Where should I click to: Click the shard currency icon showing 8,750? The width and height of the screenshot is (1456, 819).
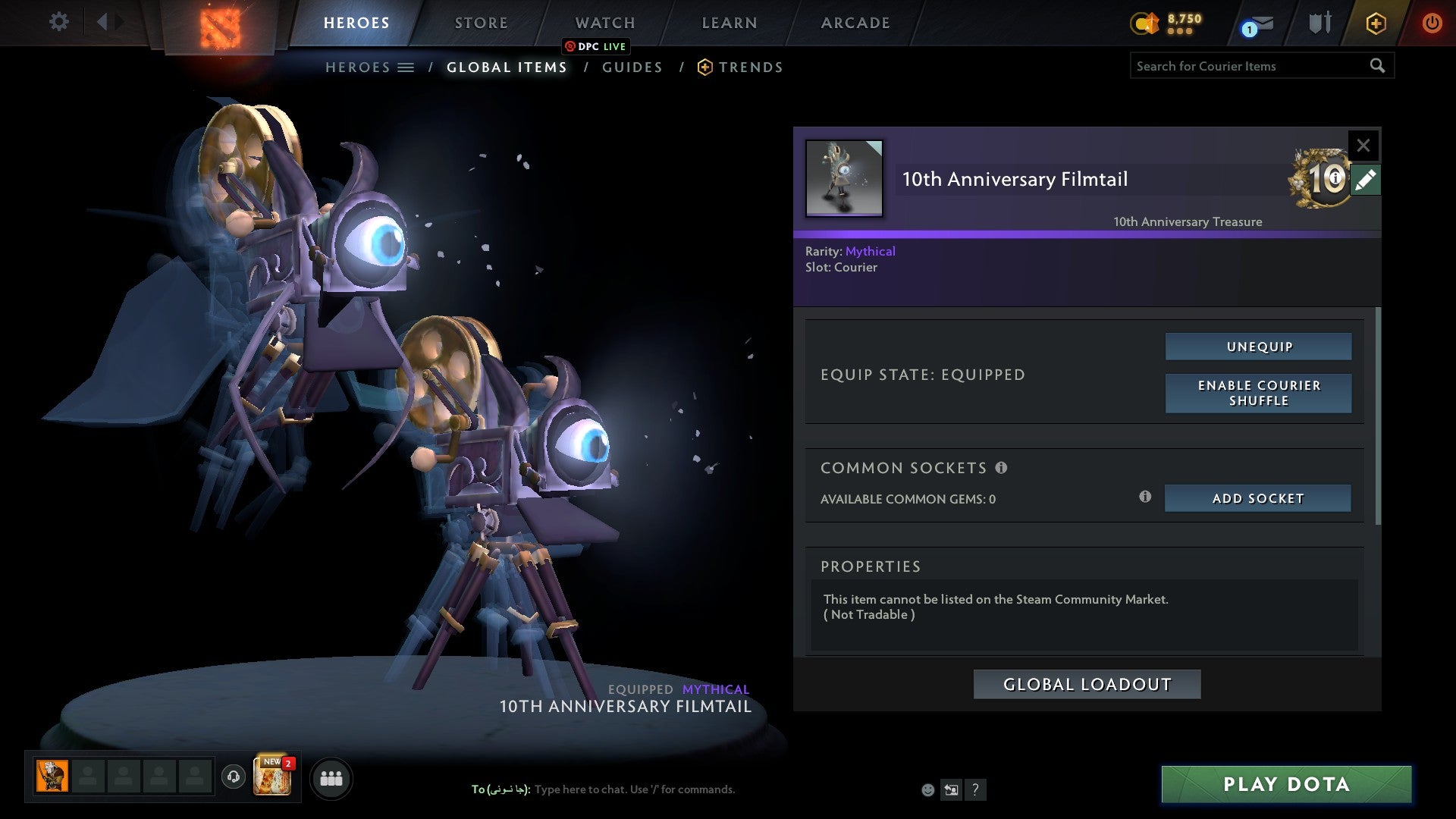[x=1147, y=24]
